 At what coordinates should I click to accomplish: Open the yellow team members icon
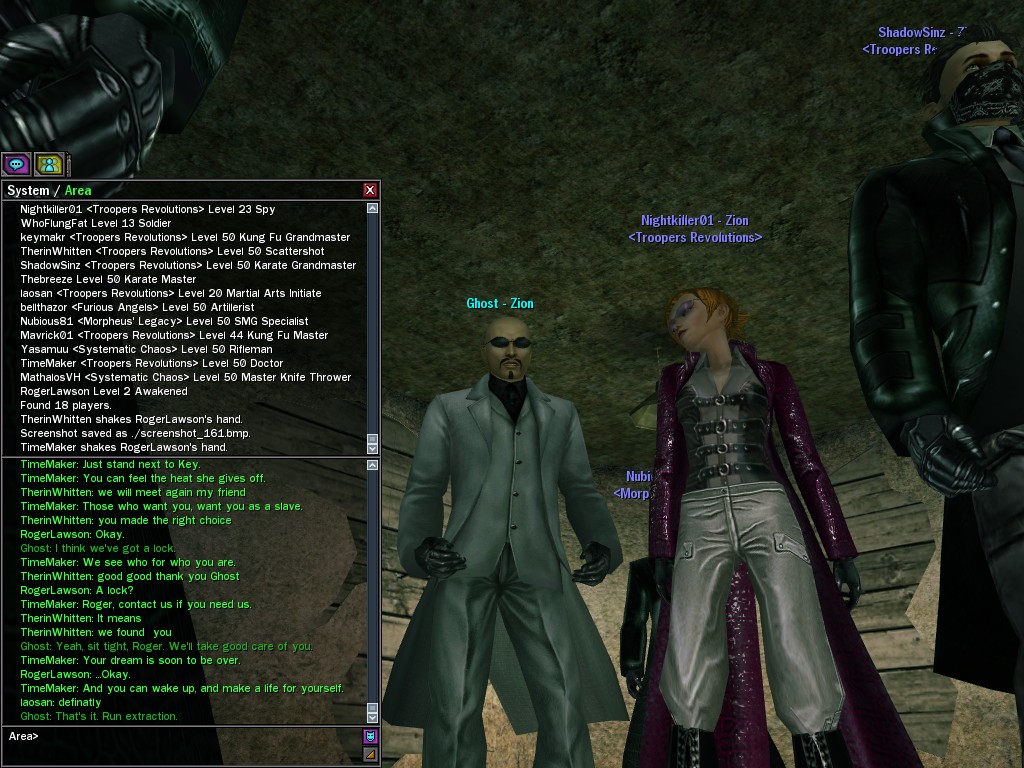point(49,164)
